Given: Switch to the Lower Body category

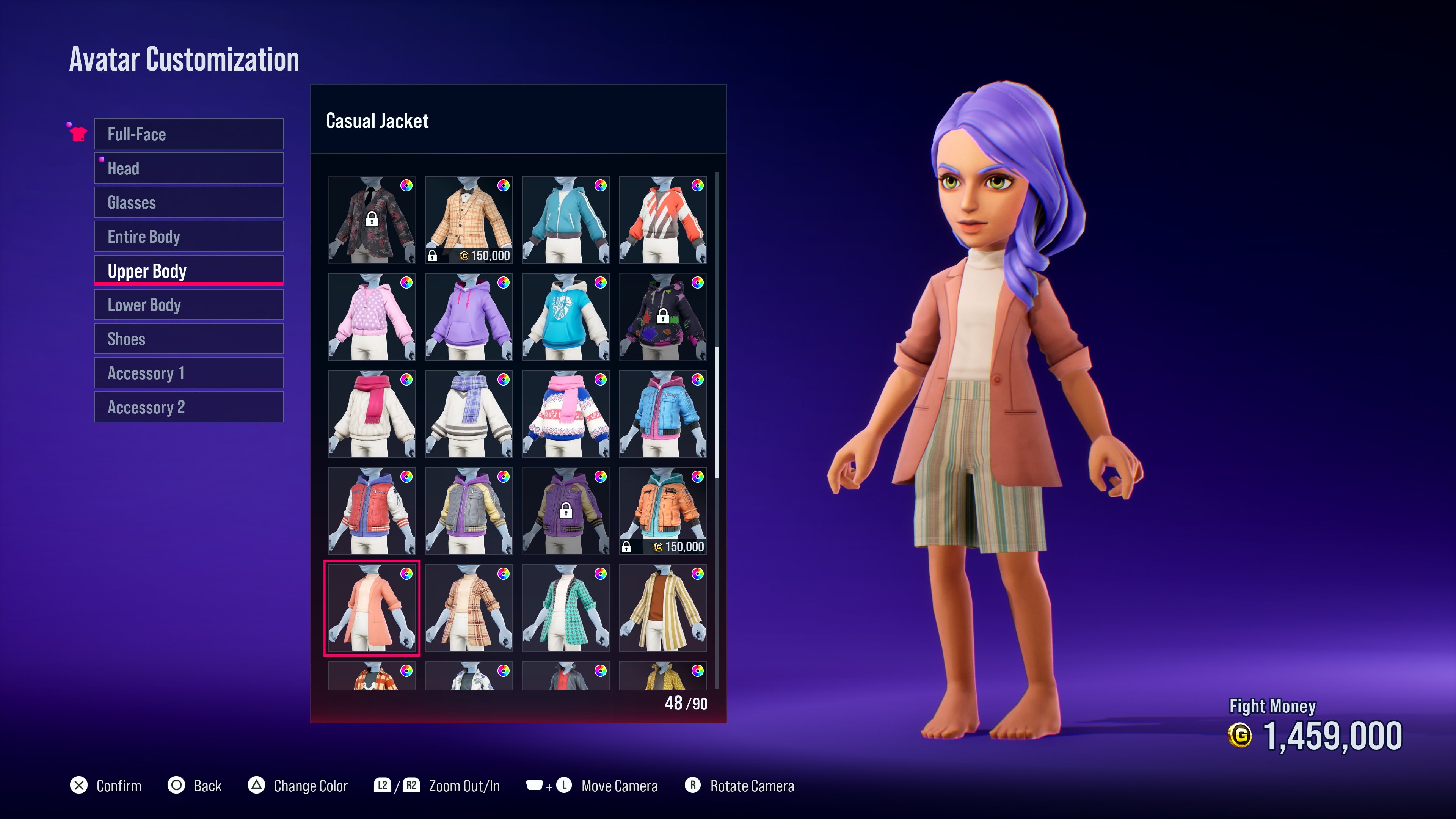Looking at the screenshot, I should click(188, 304).
